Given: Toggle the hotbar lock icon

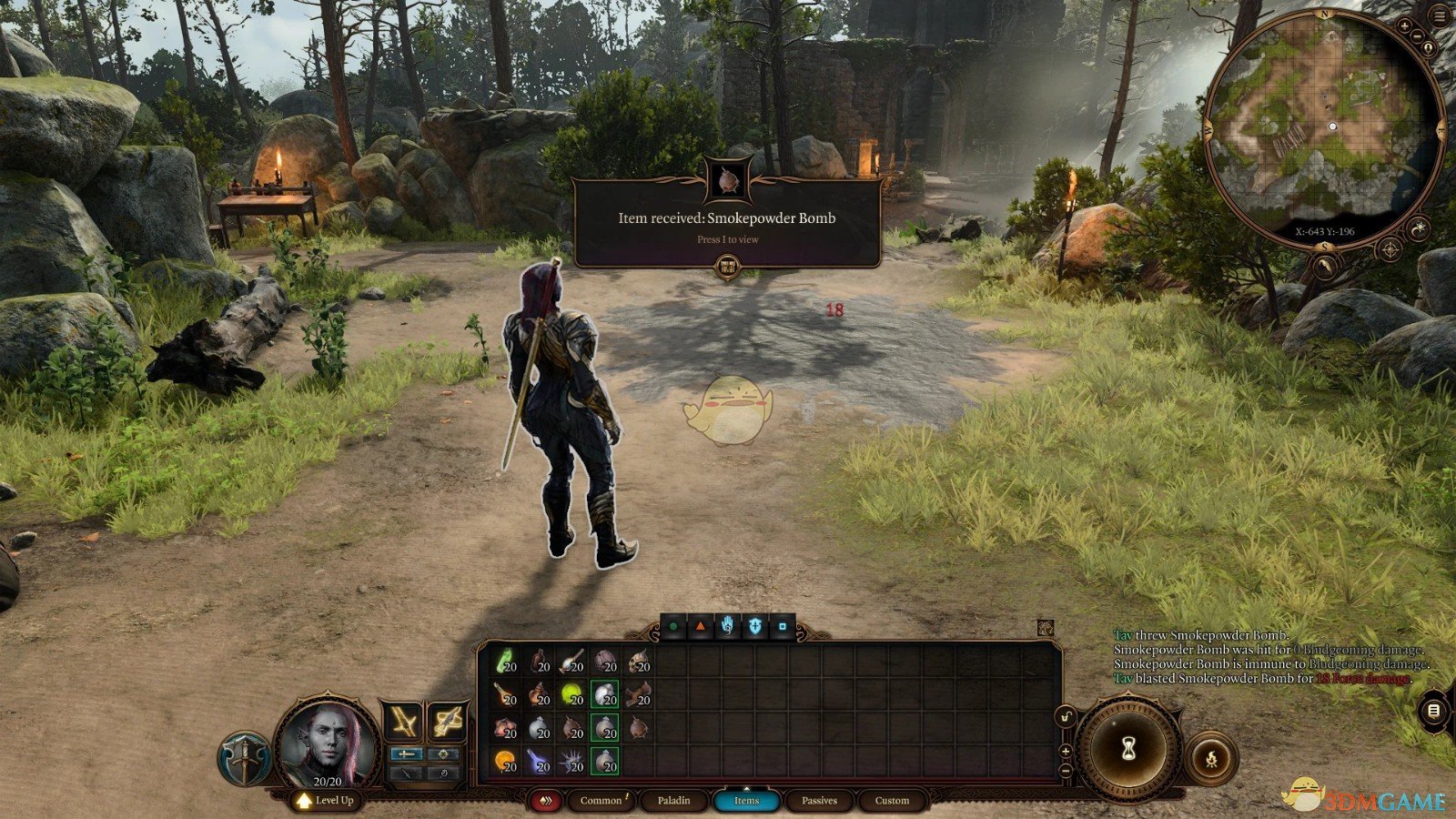Looking at the screenshot, I should pos(1066,718).
